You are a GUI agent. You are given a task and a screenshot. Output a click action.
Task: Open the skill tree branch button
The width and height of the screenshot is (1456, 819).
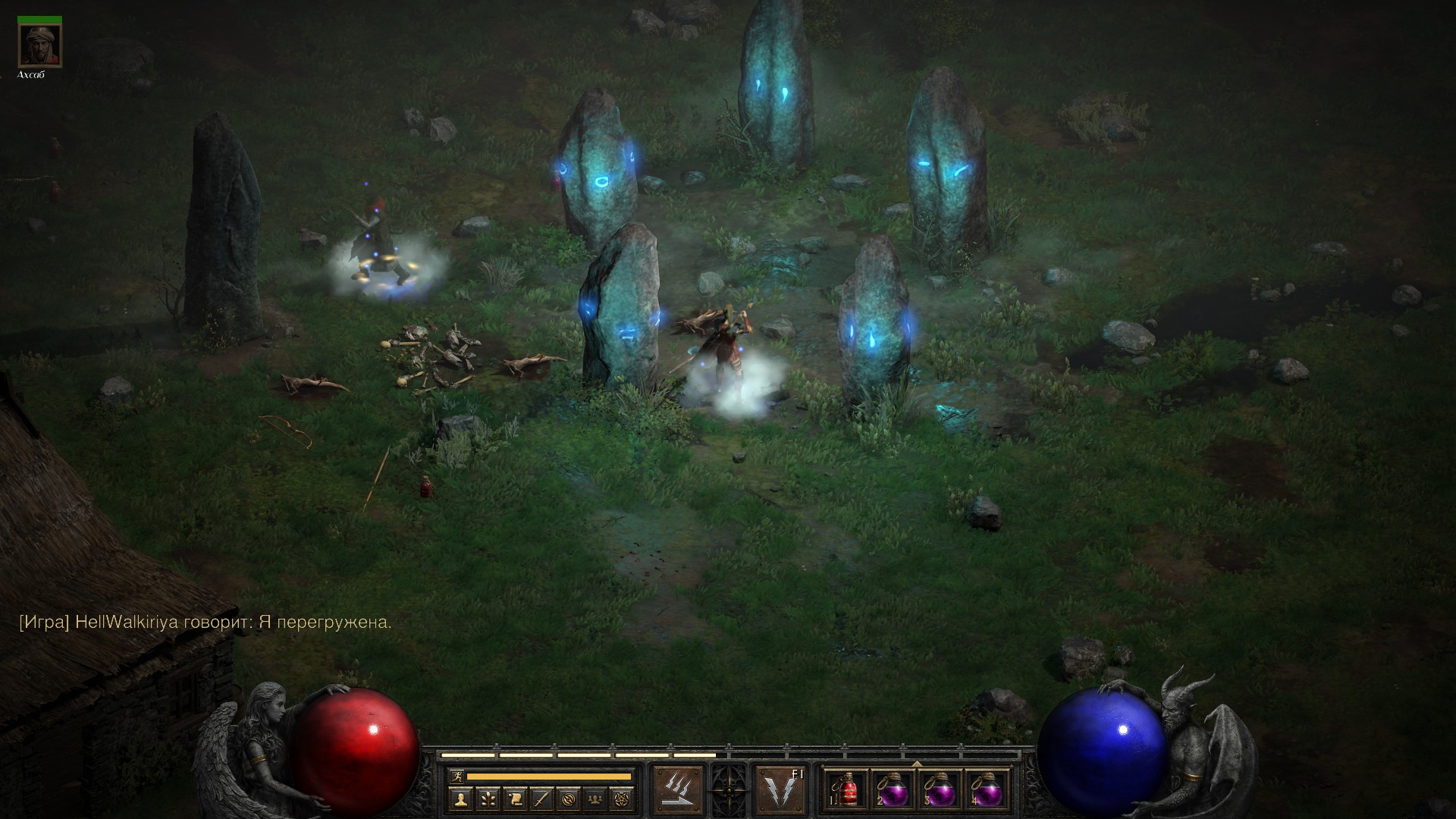tap(488, 799)
